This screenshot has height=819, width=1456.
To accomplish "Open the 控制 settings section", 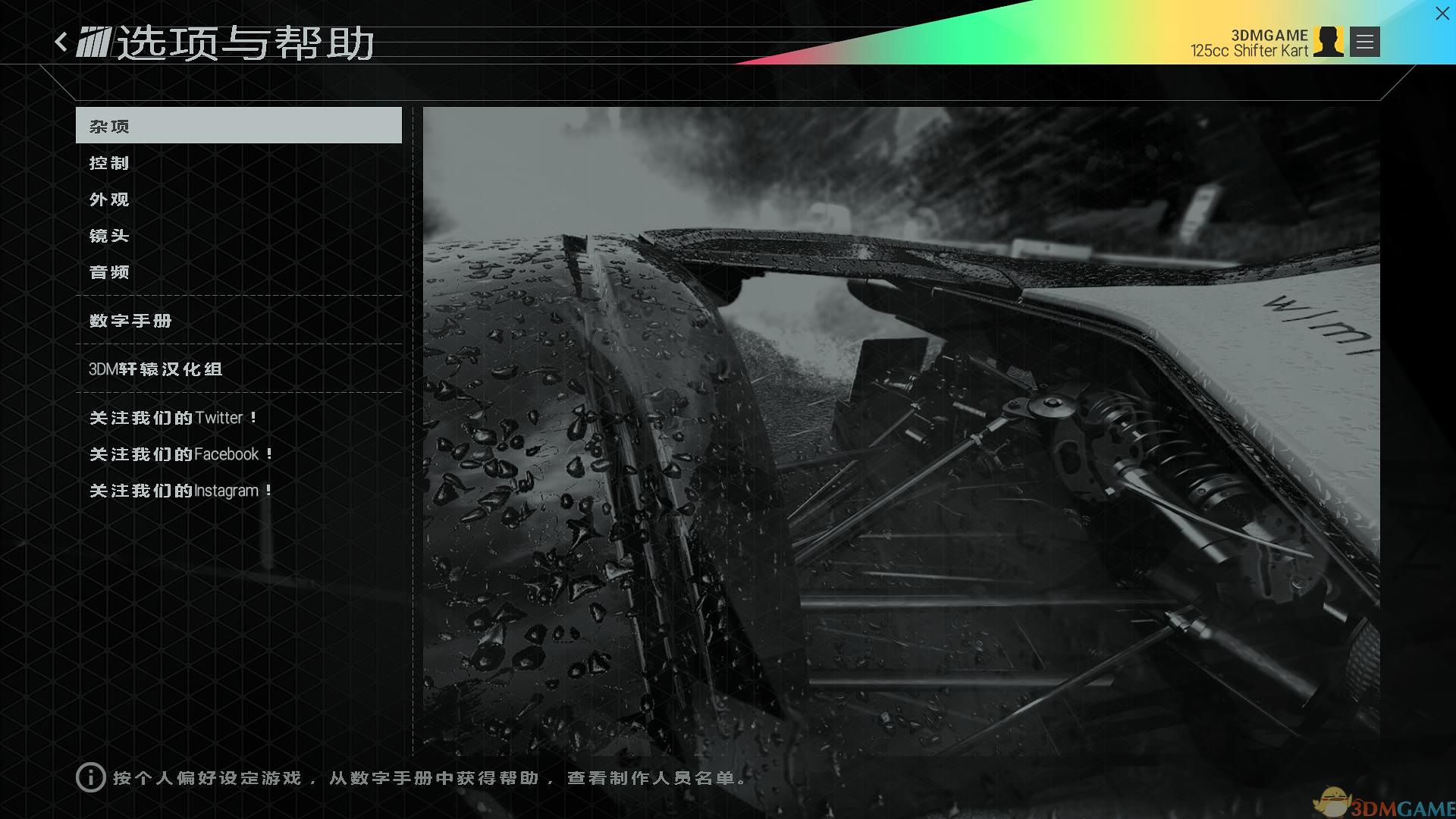I will (109, 162).
